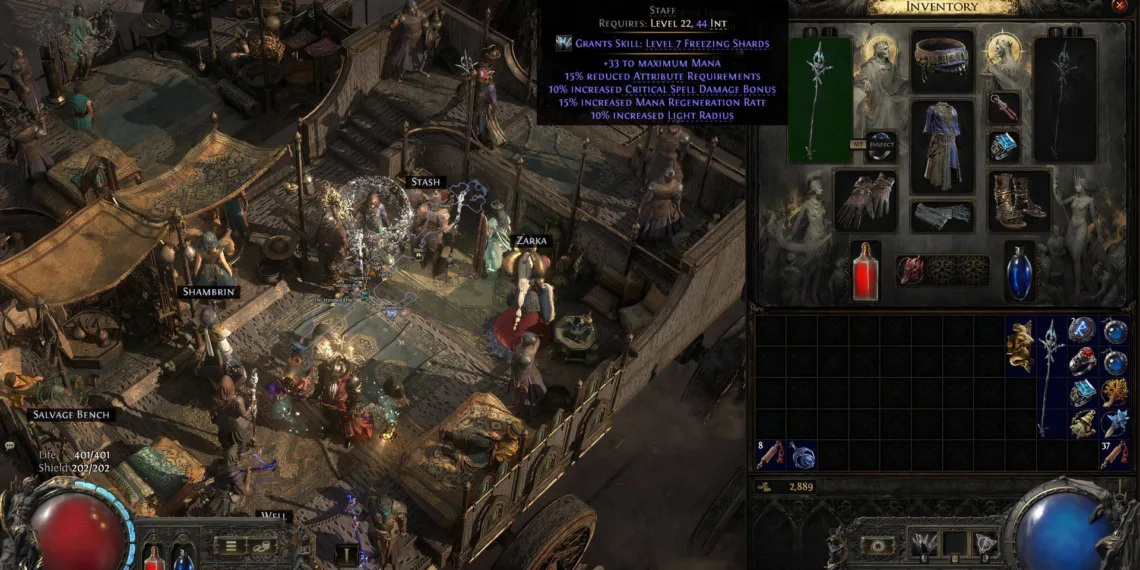Choose the equipped boots slot
The image size is (1140, 570).
[1020, 200]
